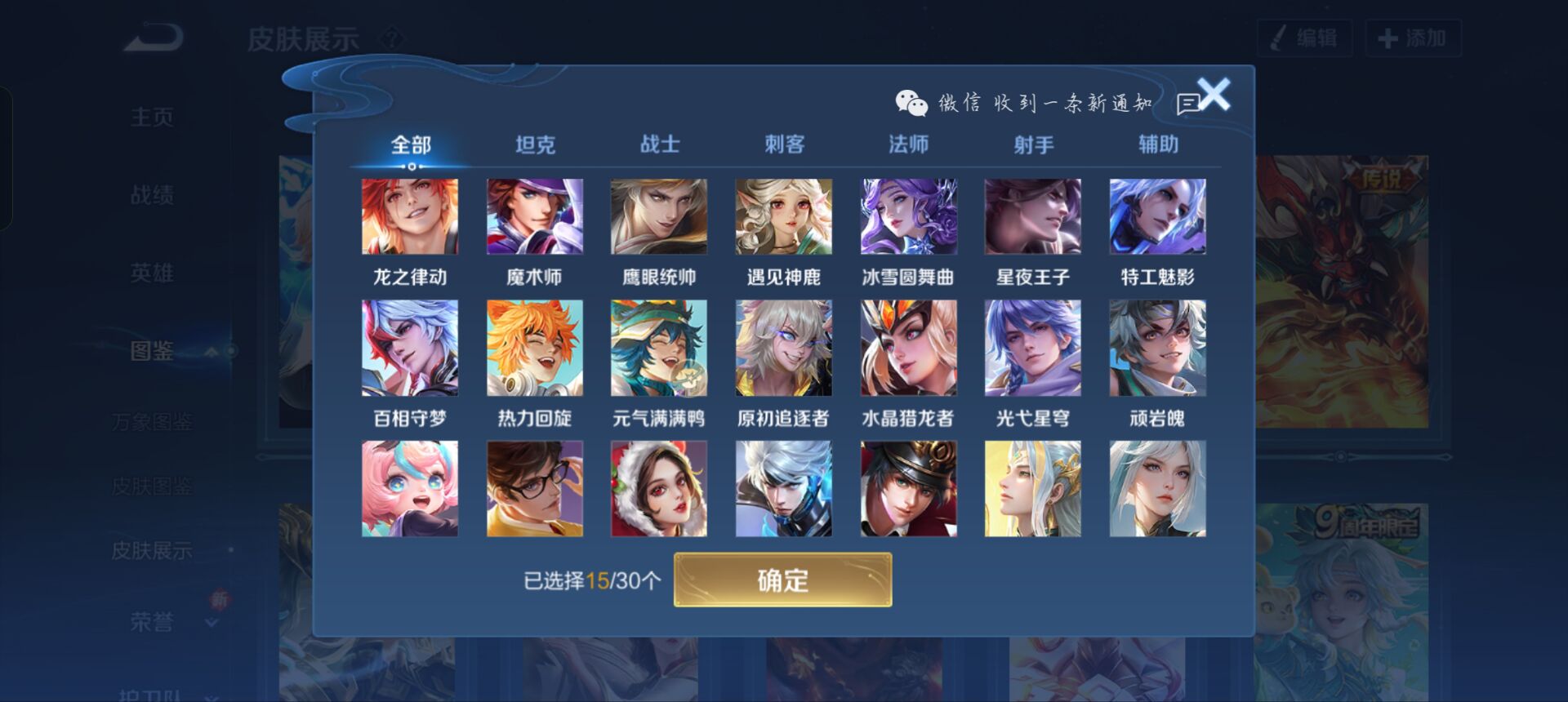This screenshot has height=702, width=1568.
Task: Select the 热力回旋 skin thumbnail
Action: (x=533, y=349)
